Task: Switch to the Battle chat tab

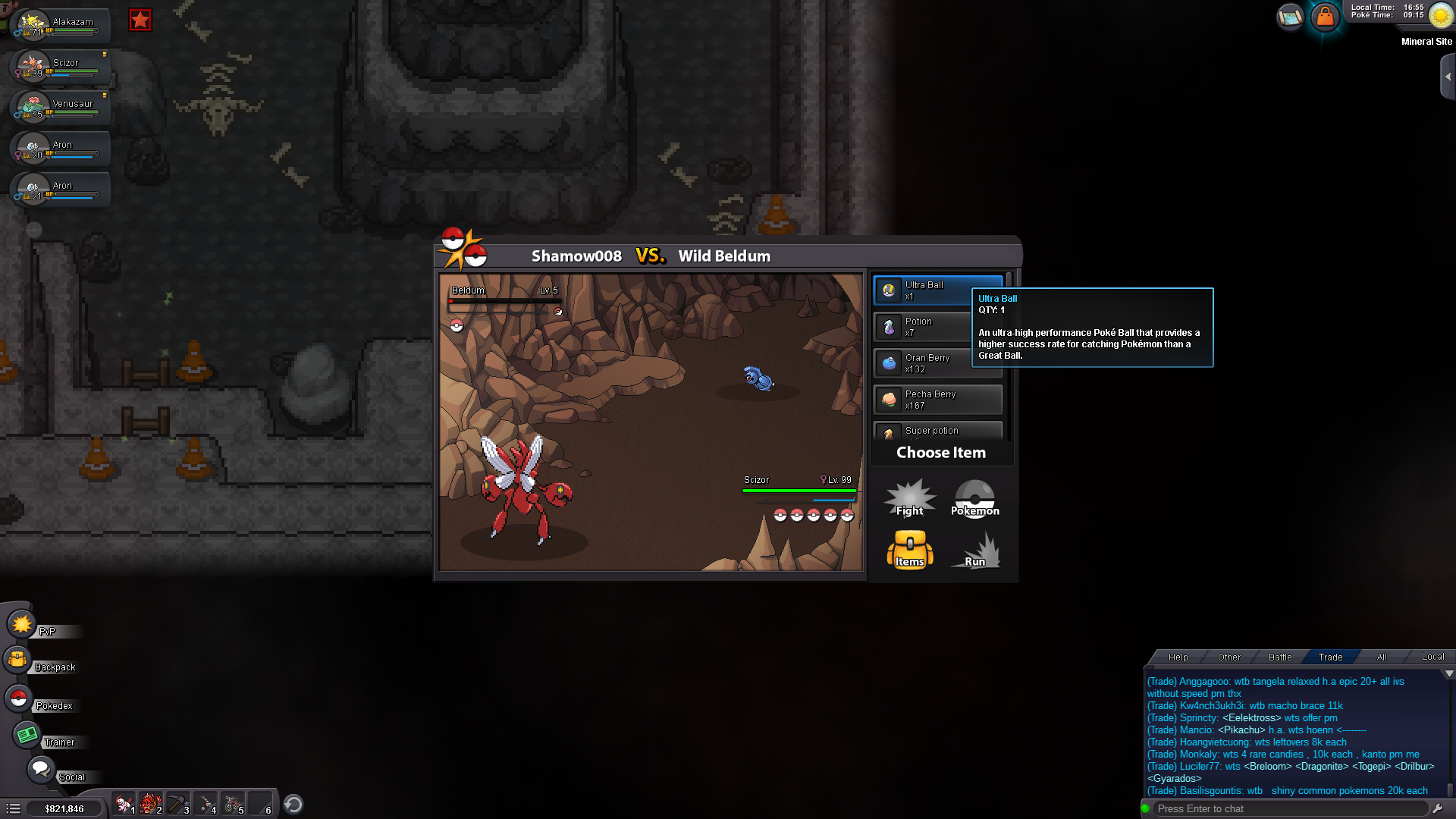Action: (x=1280, y=657)
